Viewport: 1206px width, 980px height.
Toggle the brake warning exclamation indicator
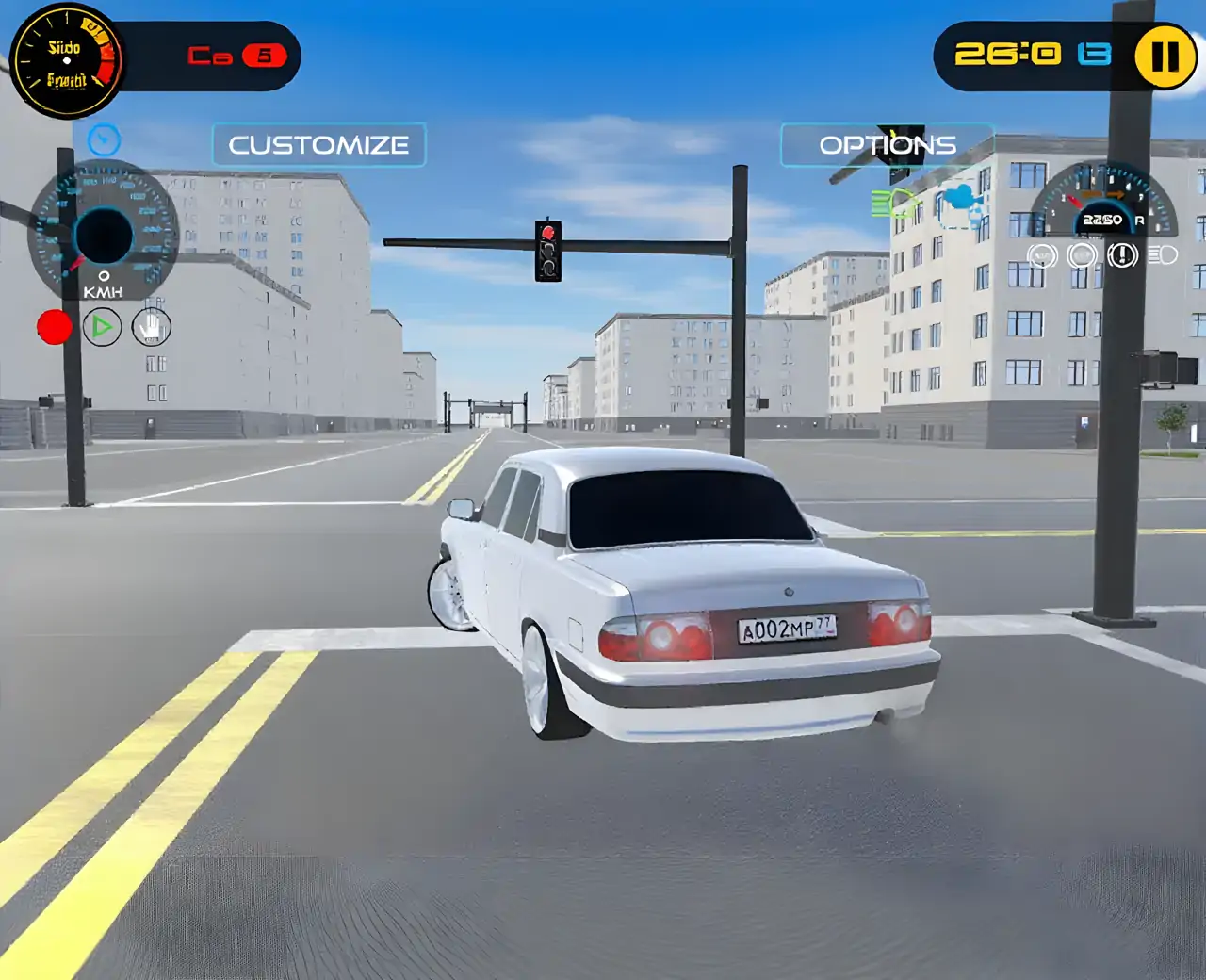pos(1122,255)
